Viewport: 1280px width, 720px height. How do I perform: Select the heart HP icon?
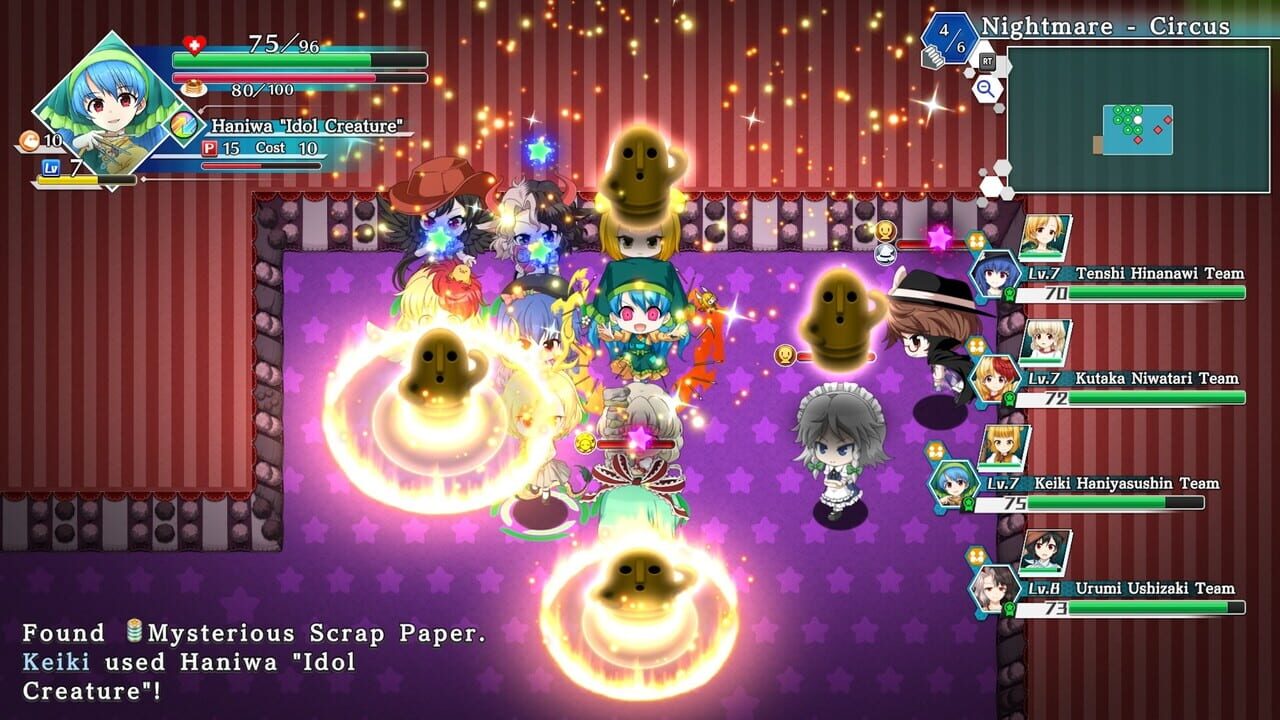193,45
